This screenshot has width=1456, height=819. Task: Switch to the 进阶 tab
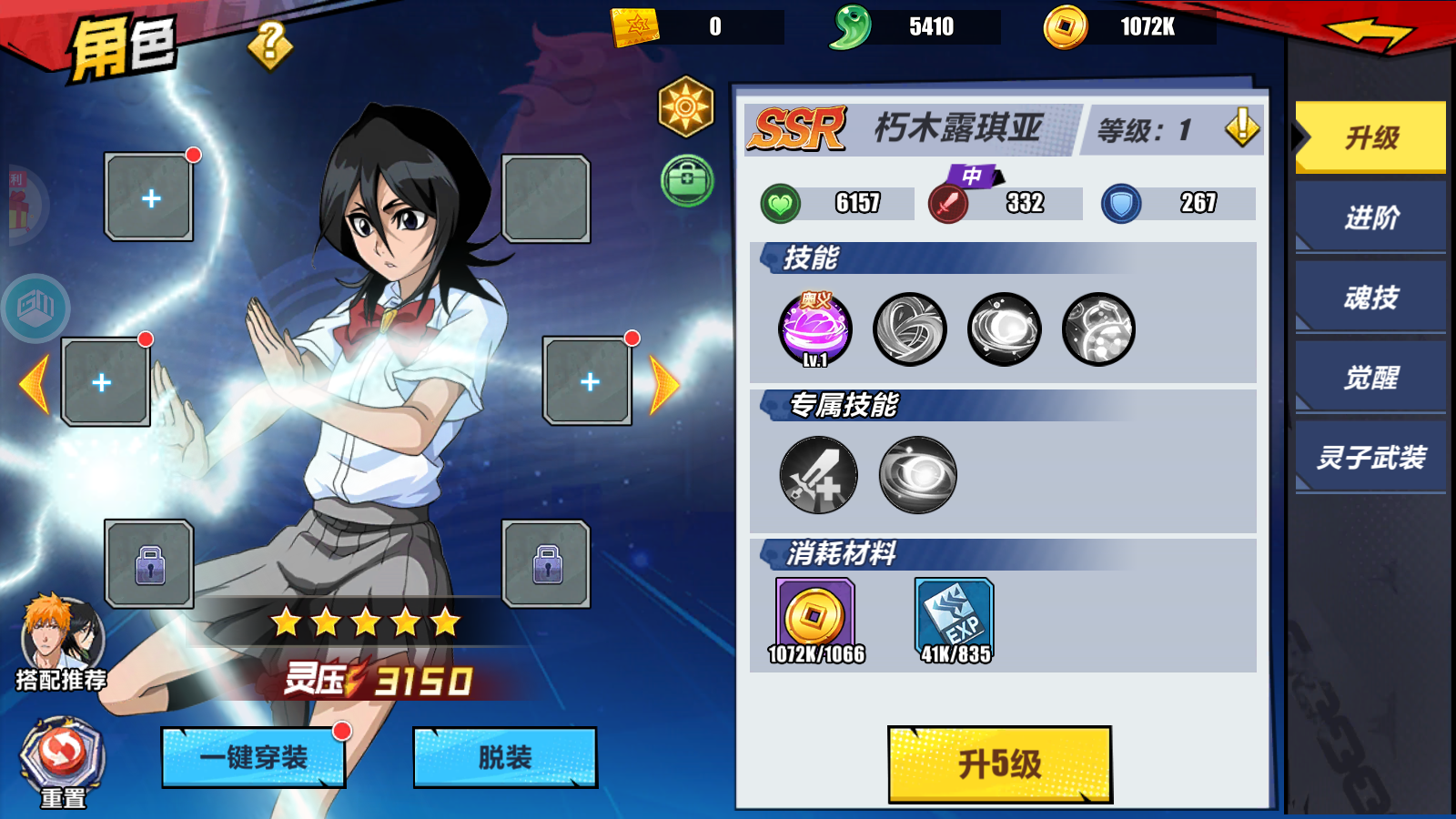1370,218
